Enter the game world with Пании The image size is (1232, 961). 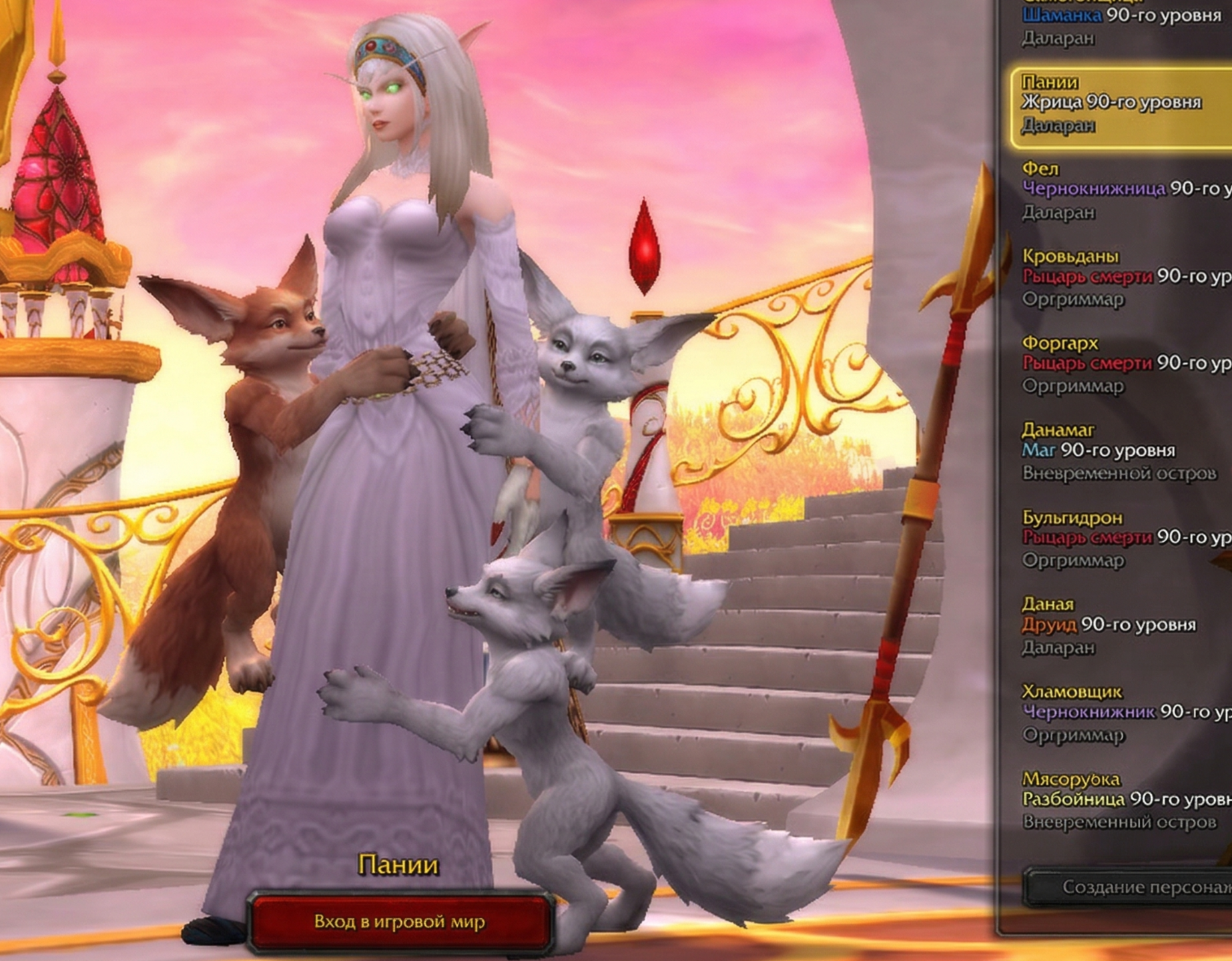(399, 922)
